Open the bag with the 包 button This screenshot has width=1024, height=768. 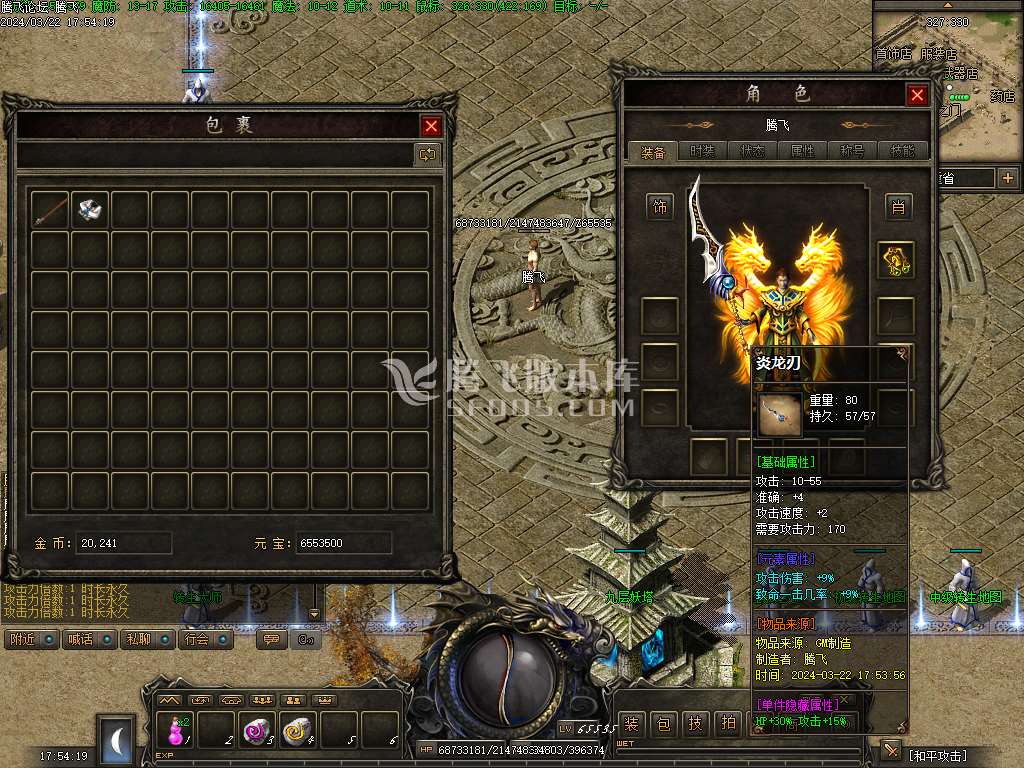click(664, 723)
